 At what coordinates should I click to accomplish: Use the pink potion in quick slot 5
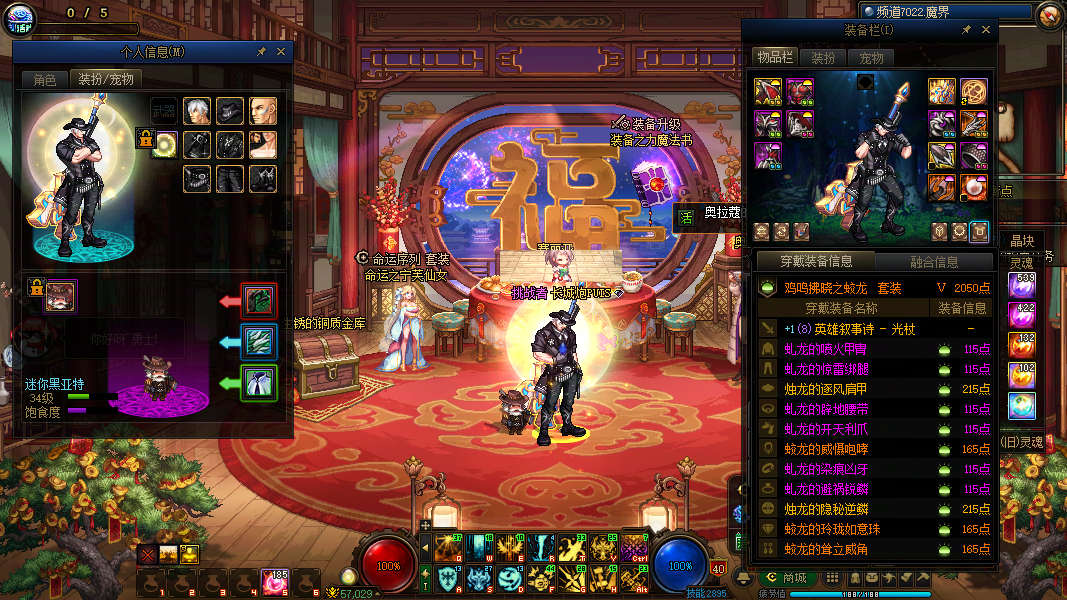coord(275,581)
